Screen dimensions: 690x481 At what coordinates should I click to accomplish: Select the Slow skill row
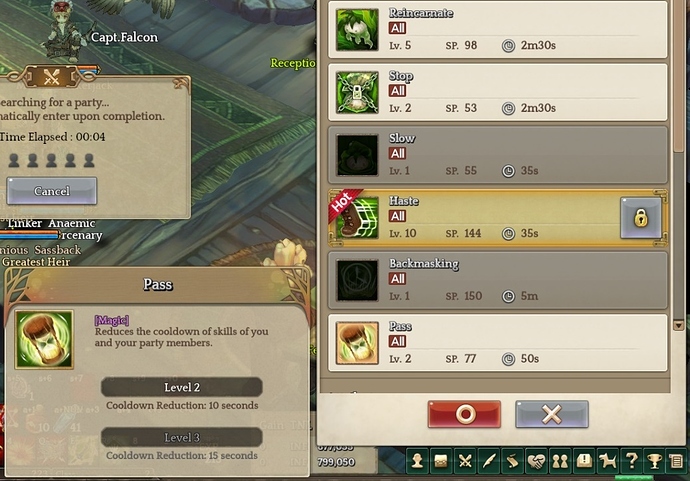coord(498,154)
